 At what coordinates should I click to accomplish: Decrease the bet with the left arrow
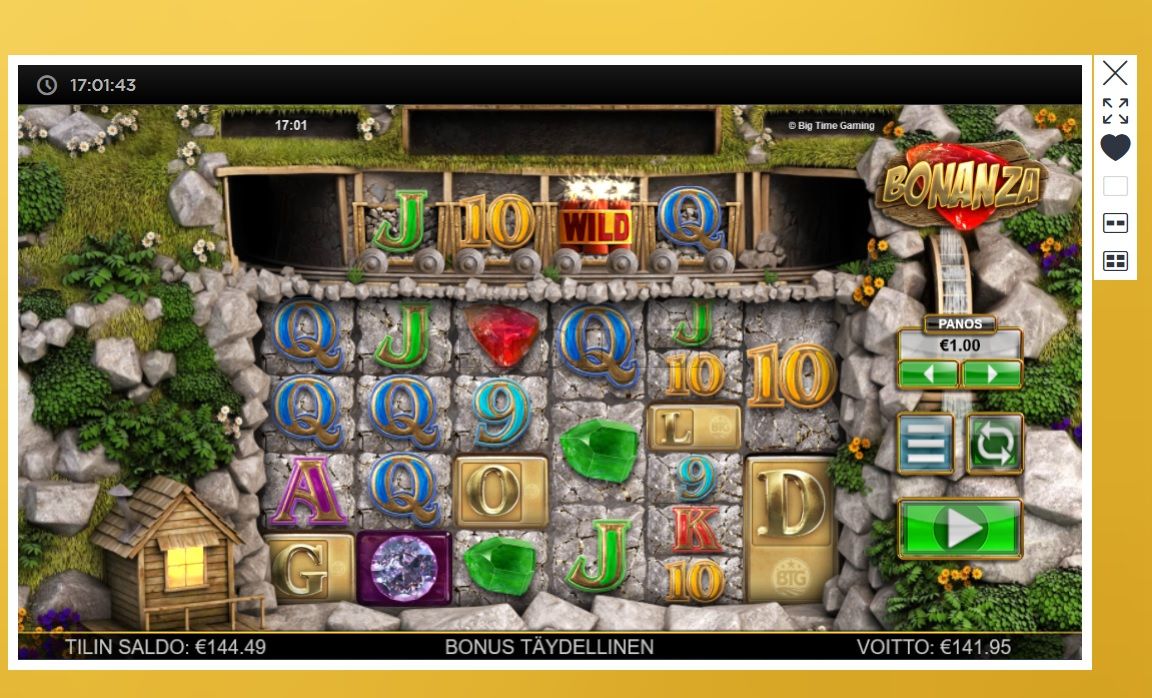point(928,374)
